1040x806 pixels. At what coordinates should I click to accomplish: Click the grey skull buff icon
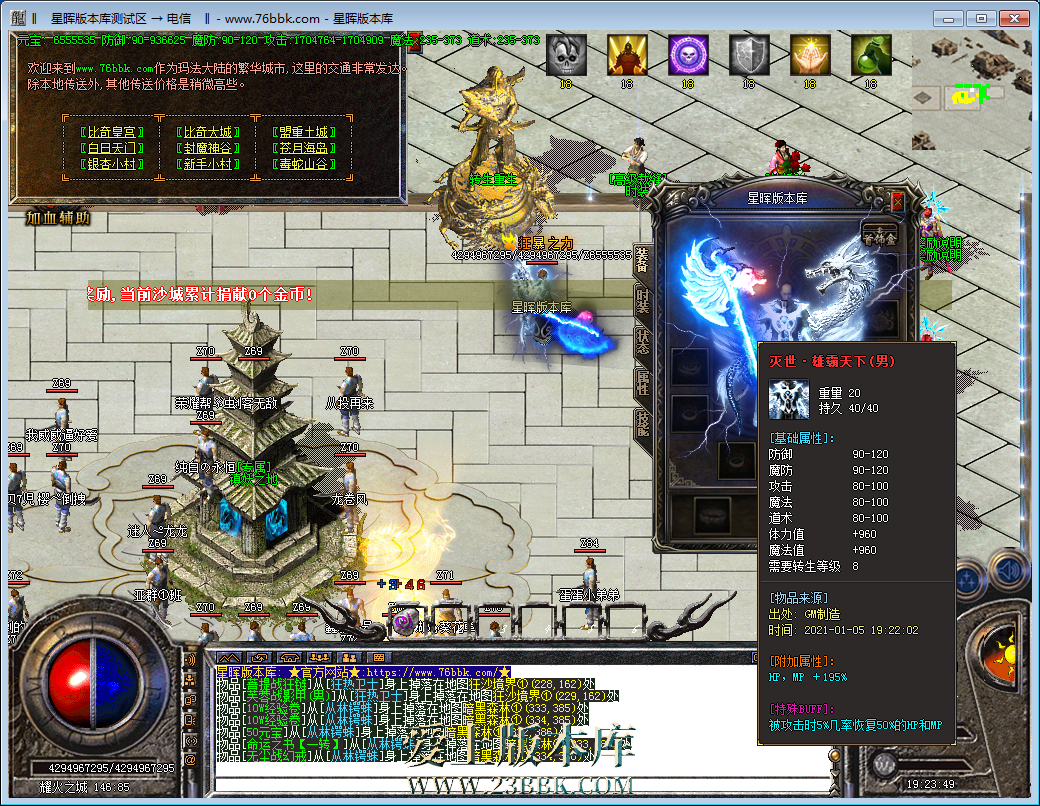566,55
